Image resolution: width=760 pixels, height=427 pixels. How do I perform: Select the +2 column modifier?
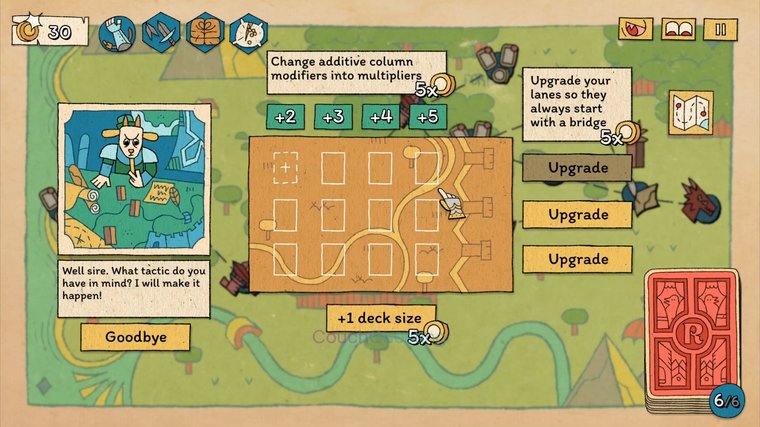point(285,117)
